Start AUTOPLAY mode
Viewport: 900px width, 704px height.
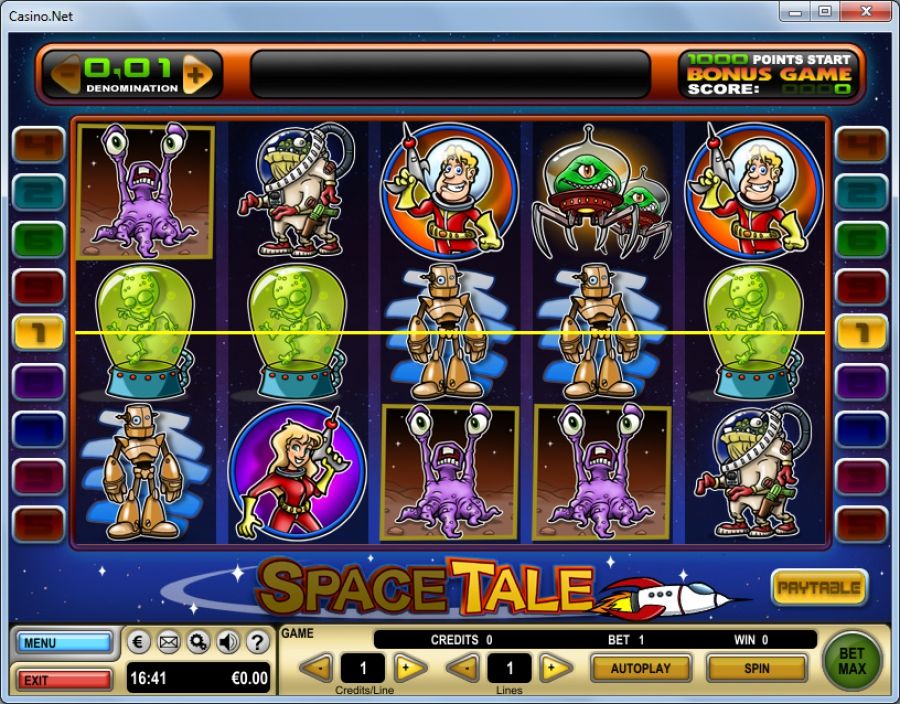coord(641,668)
